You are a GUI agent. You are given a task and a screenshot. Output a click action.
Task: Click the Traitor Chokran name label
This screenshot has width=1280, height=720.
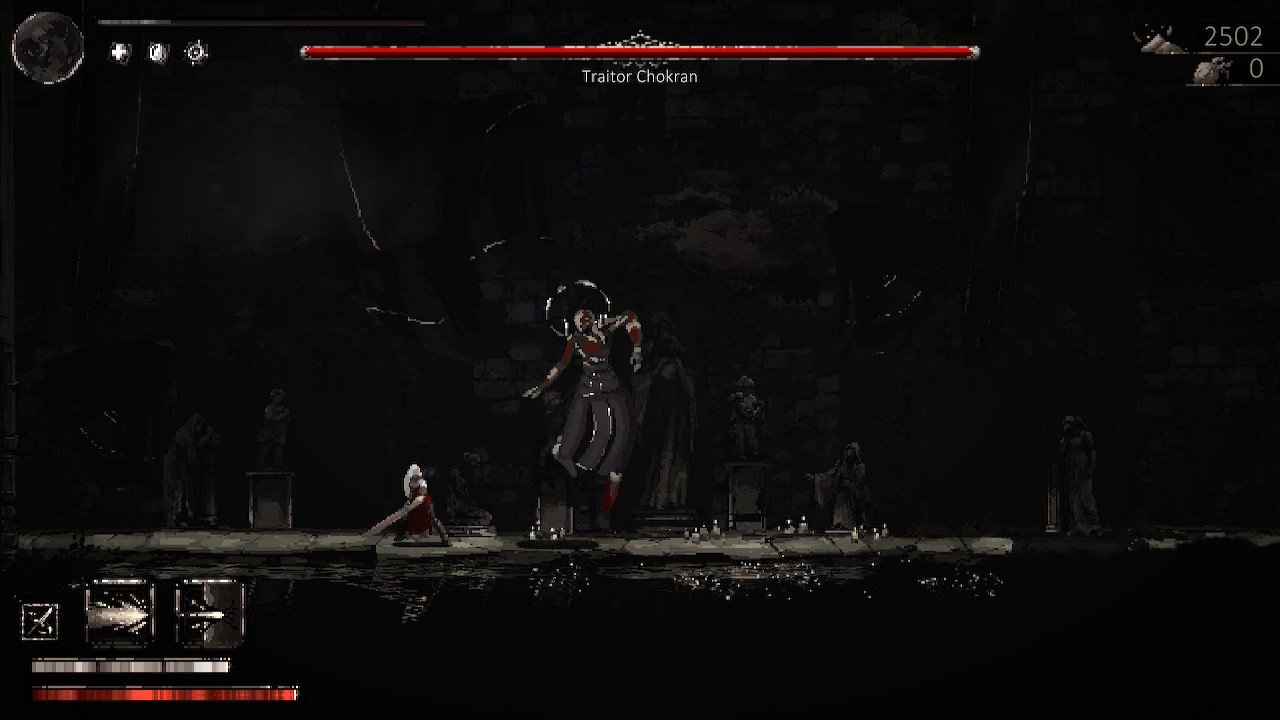pos(640,76)
